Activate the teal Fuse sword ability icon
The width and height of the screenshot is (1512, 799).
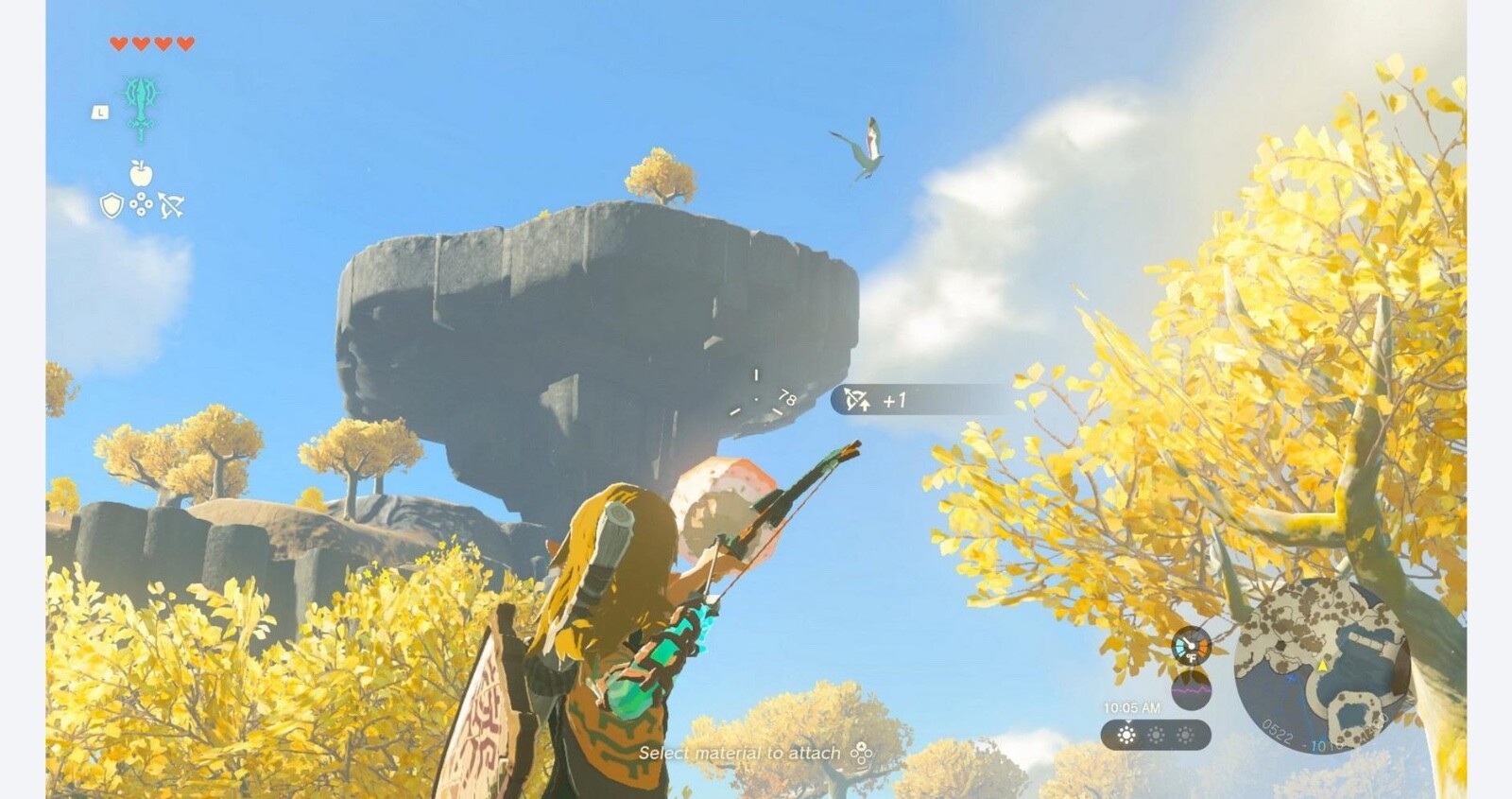point(141,108)
